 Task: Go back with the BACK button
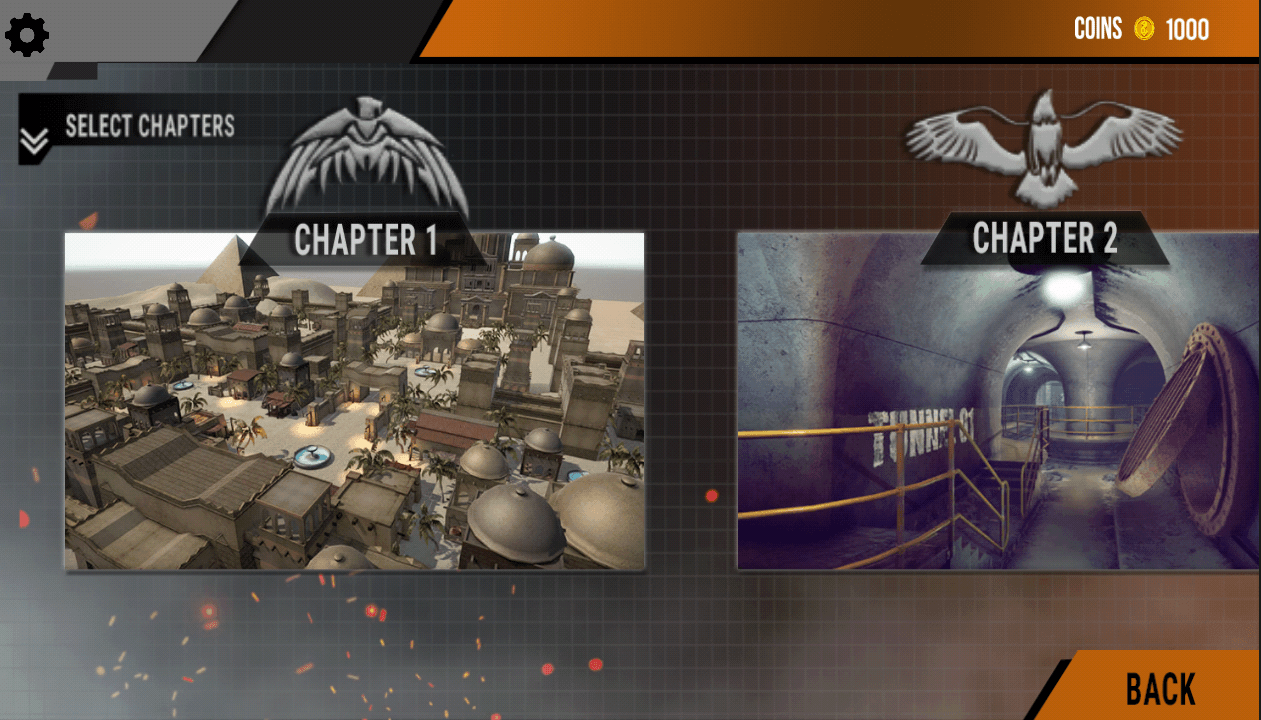tap(1160, 689)
